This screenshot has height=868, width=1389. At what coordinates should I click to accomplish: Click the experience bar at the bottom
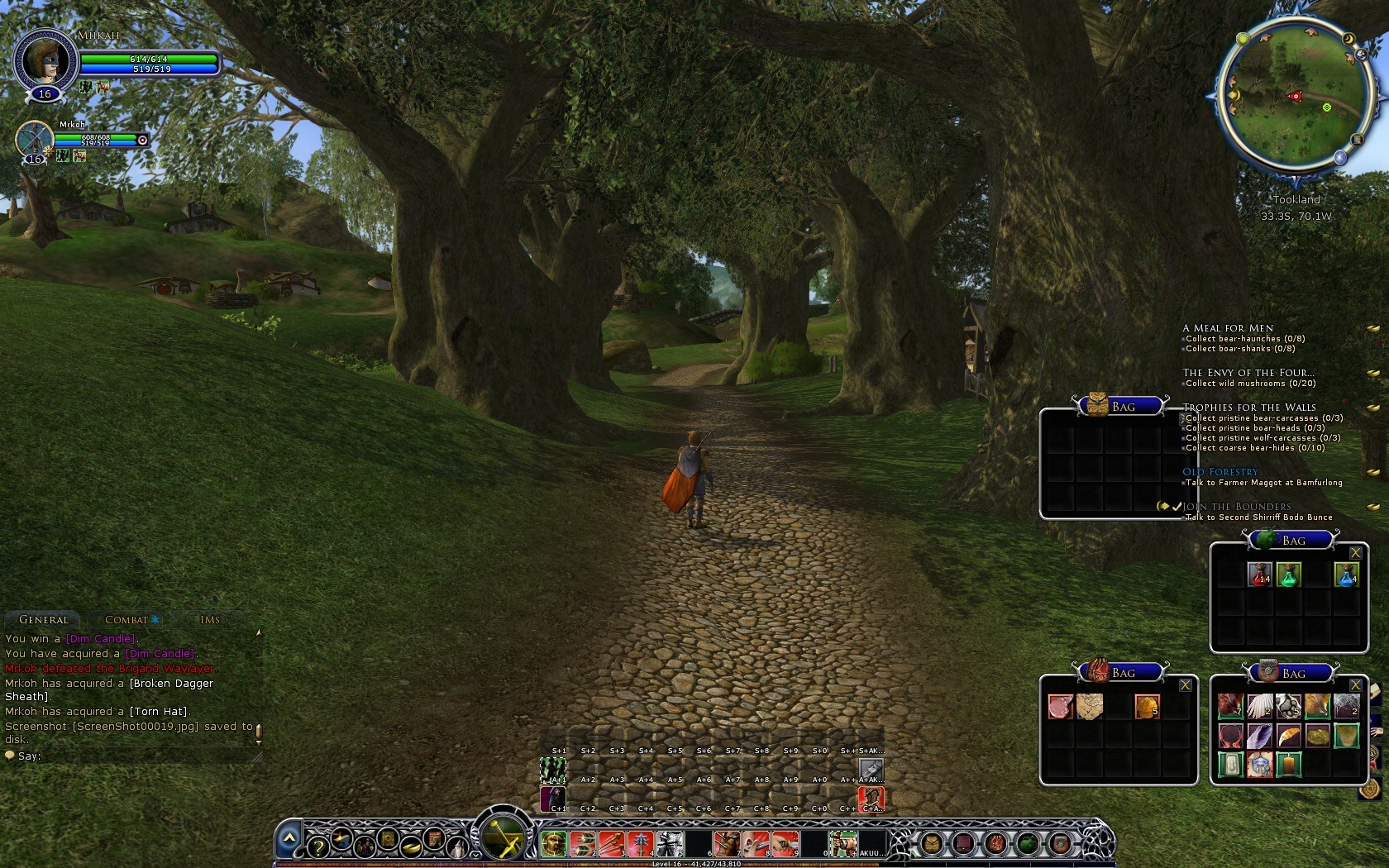pos(694,865)
